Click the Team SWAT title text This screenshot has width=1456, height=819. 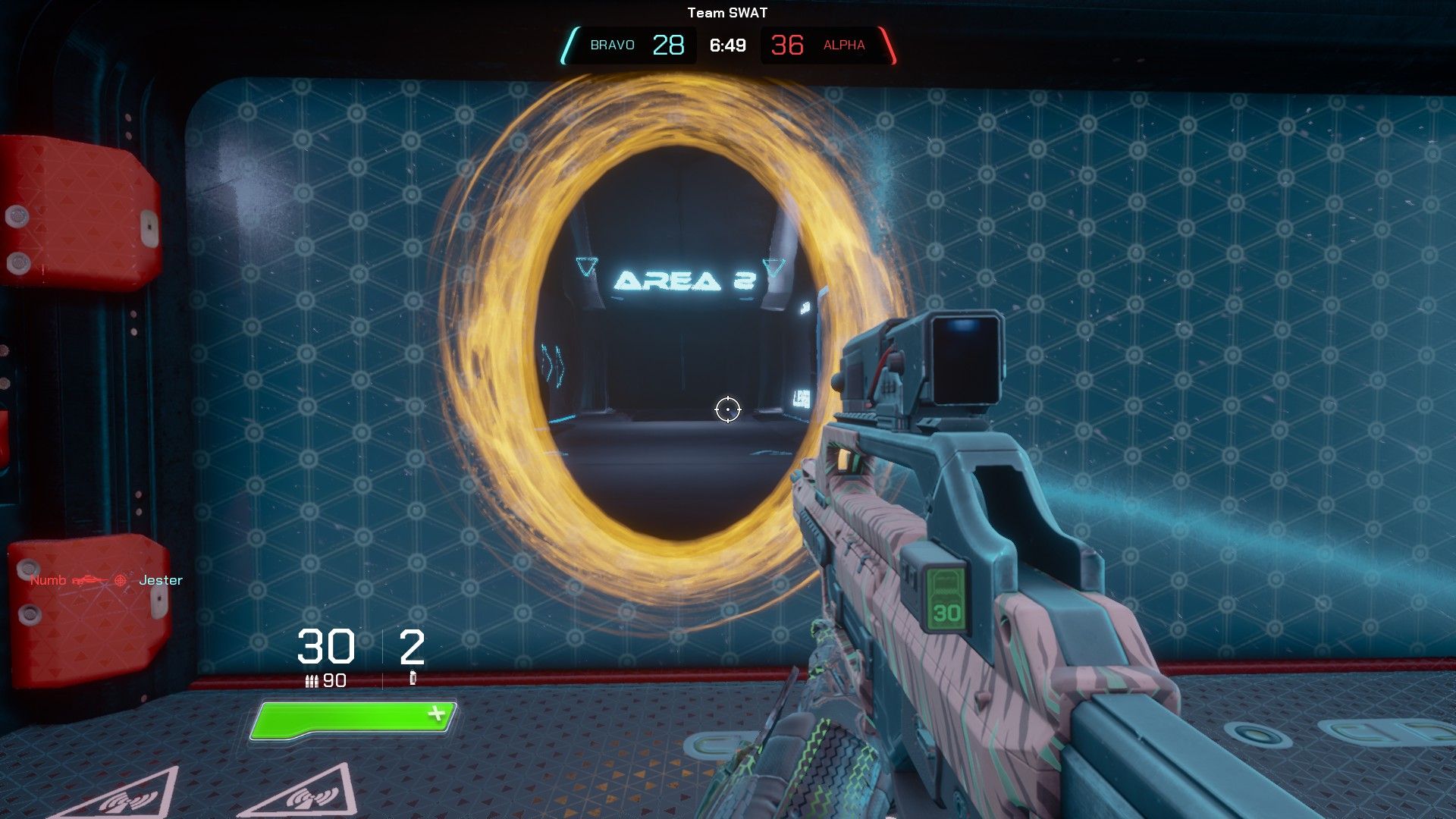[727, 12]
